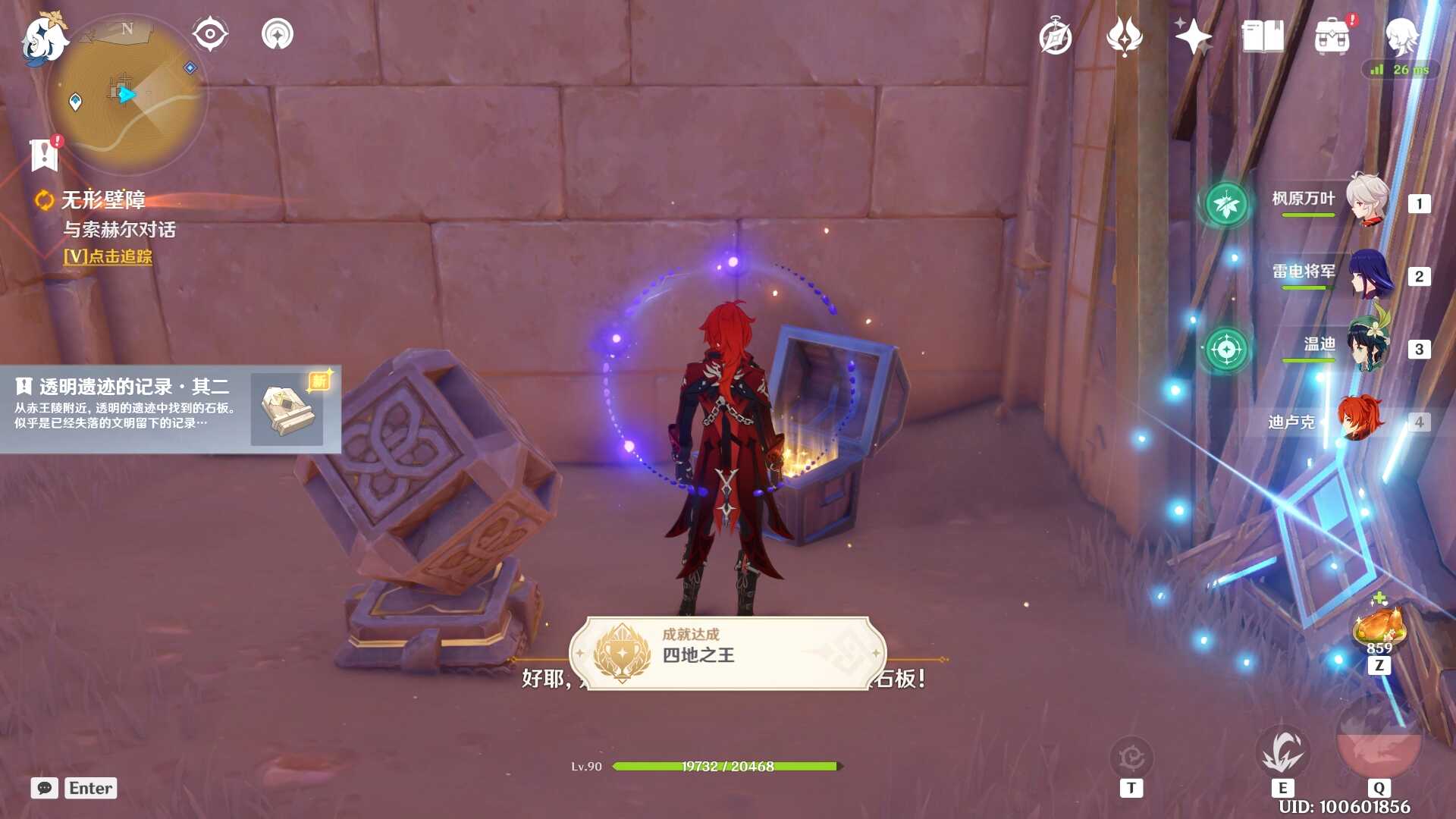Screen dimensions: 1456x819
Task: Open the circular minimap
Action: click(x=127, y=94)
